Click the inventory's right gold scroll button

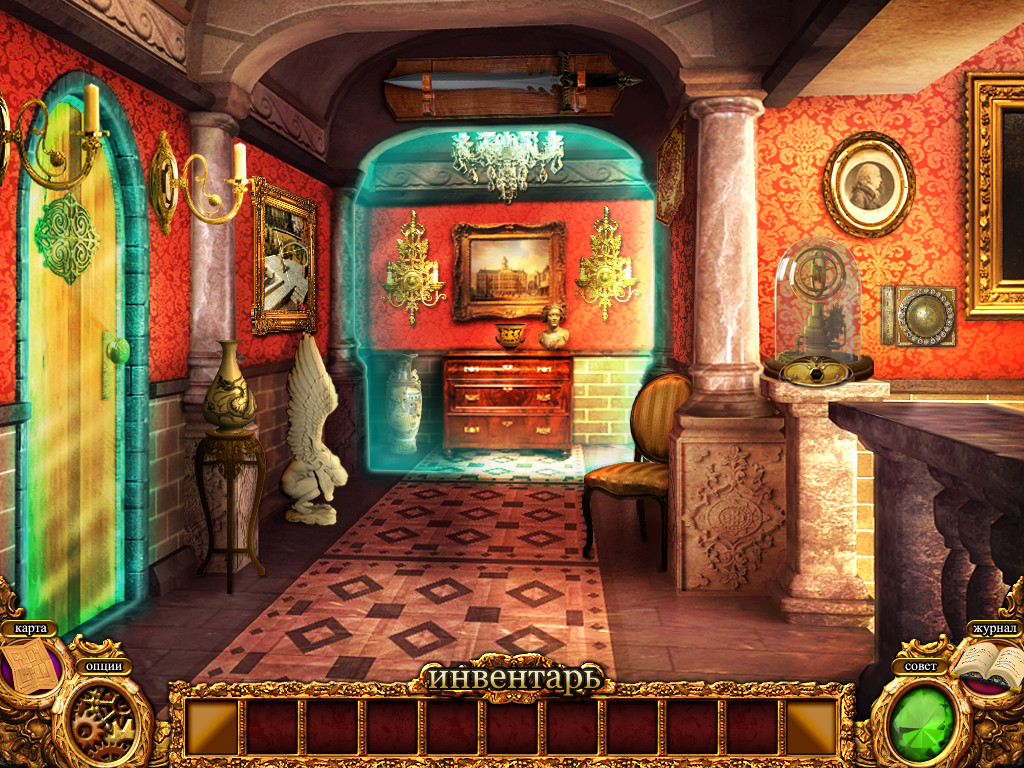[x=811, y=726]
